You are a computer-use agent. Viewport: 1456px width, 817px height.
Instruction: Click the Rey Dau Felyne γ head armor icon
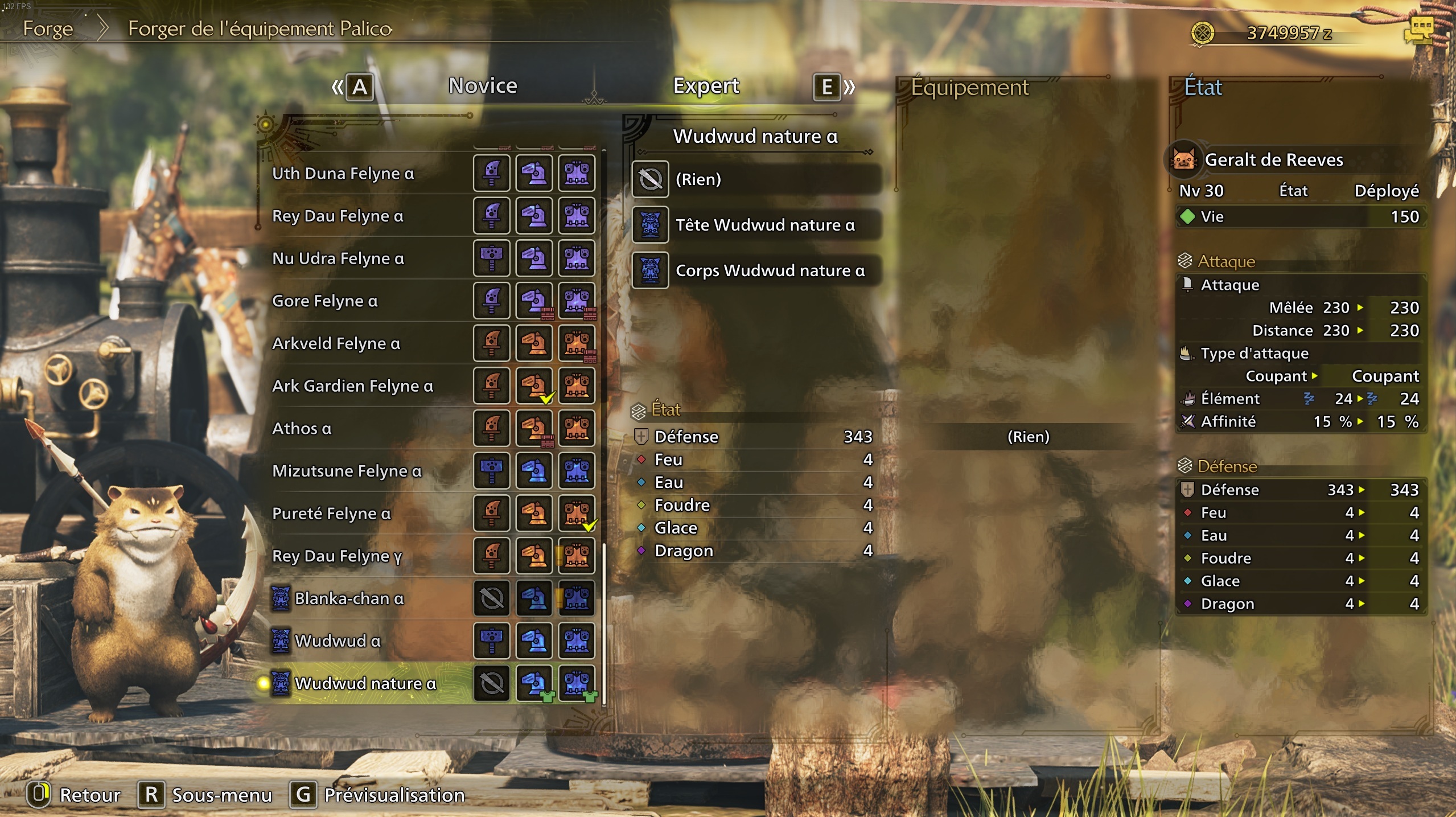(x=534, y=556)
